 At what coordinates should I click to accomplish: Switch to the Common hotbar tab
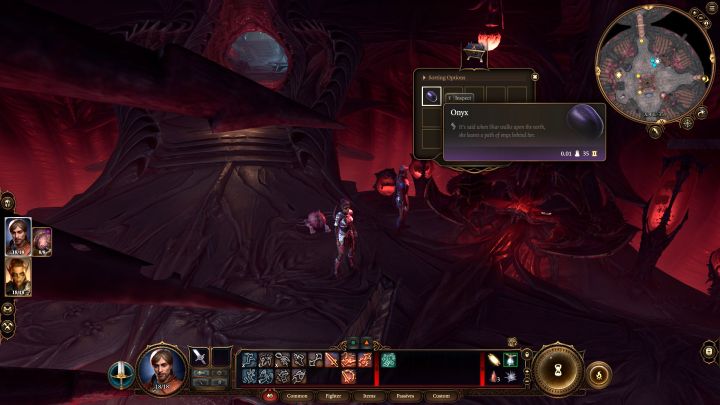(x=297, y=395)
